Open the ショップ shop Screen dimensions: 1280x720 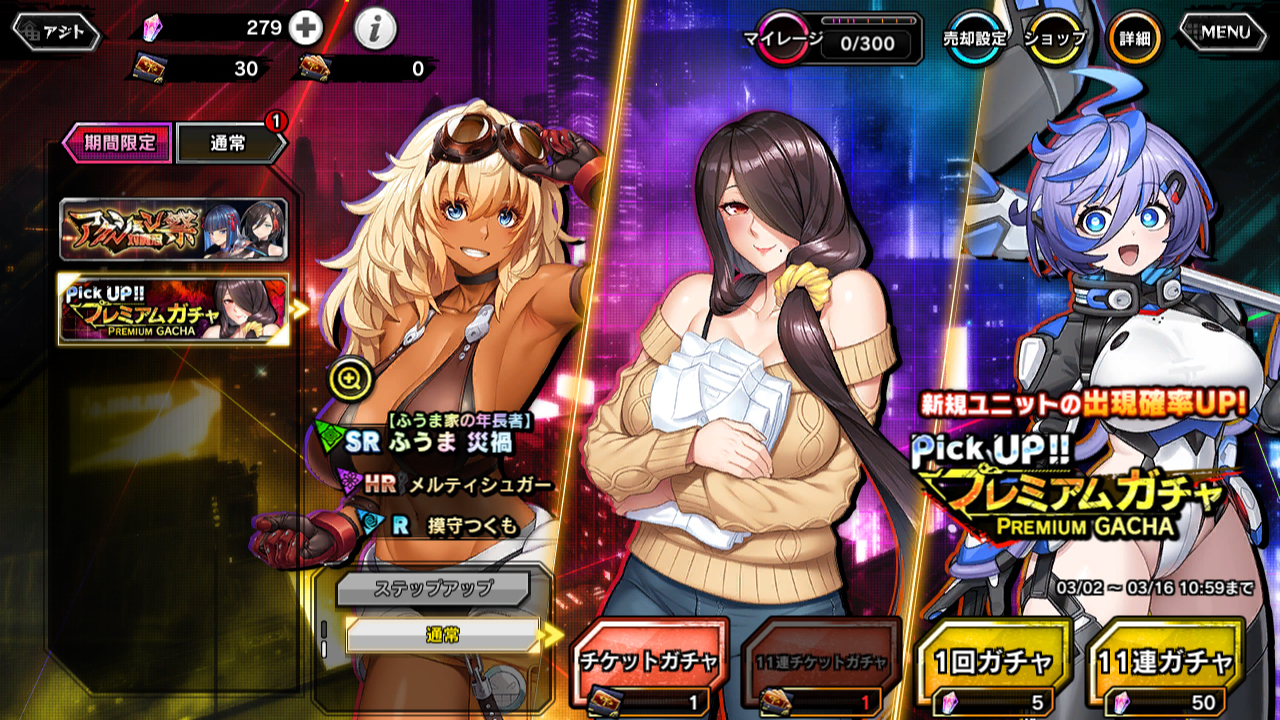pyautogui.click(x=1056, y=39)
